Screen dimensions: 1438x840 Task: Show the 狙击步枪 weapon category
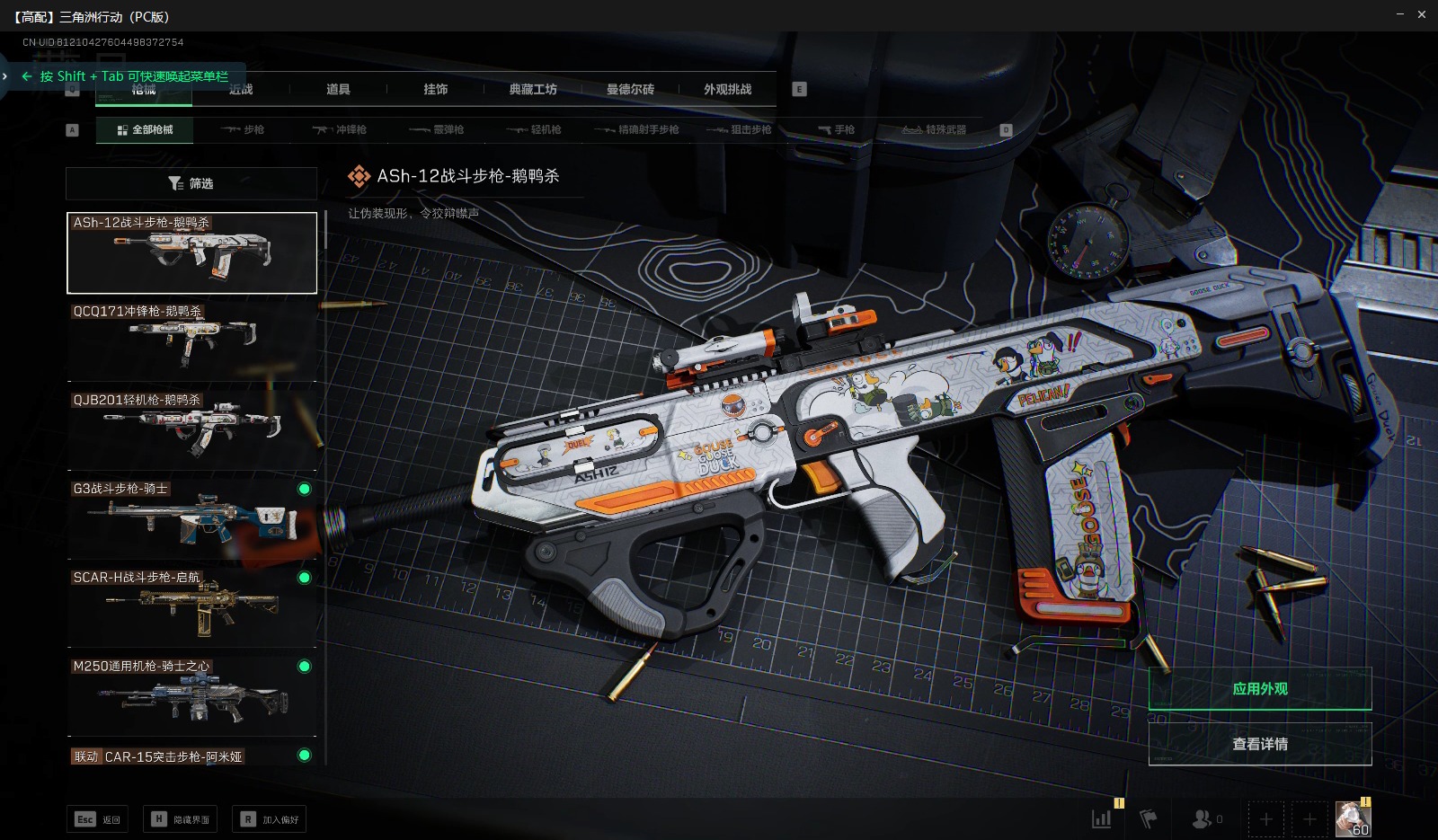click(740, 130)
